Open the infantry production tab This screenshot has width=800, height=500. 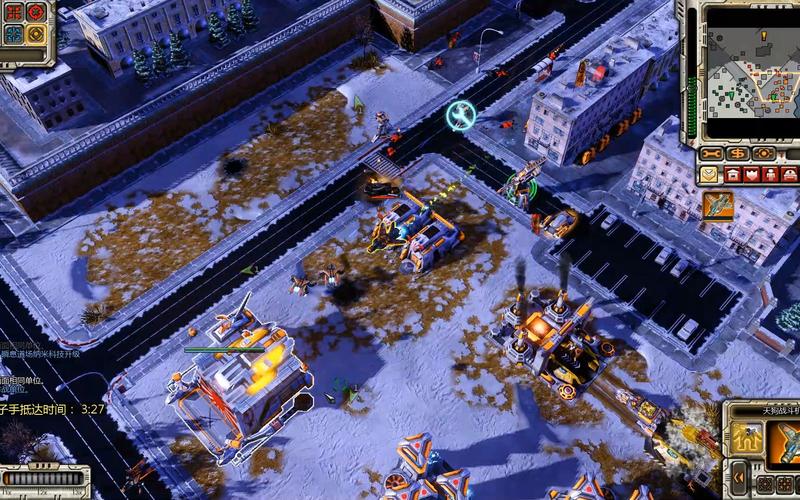(x=771, y=174)
